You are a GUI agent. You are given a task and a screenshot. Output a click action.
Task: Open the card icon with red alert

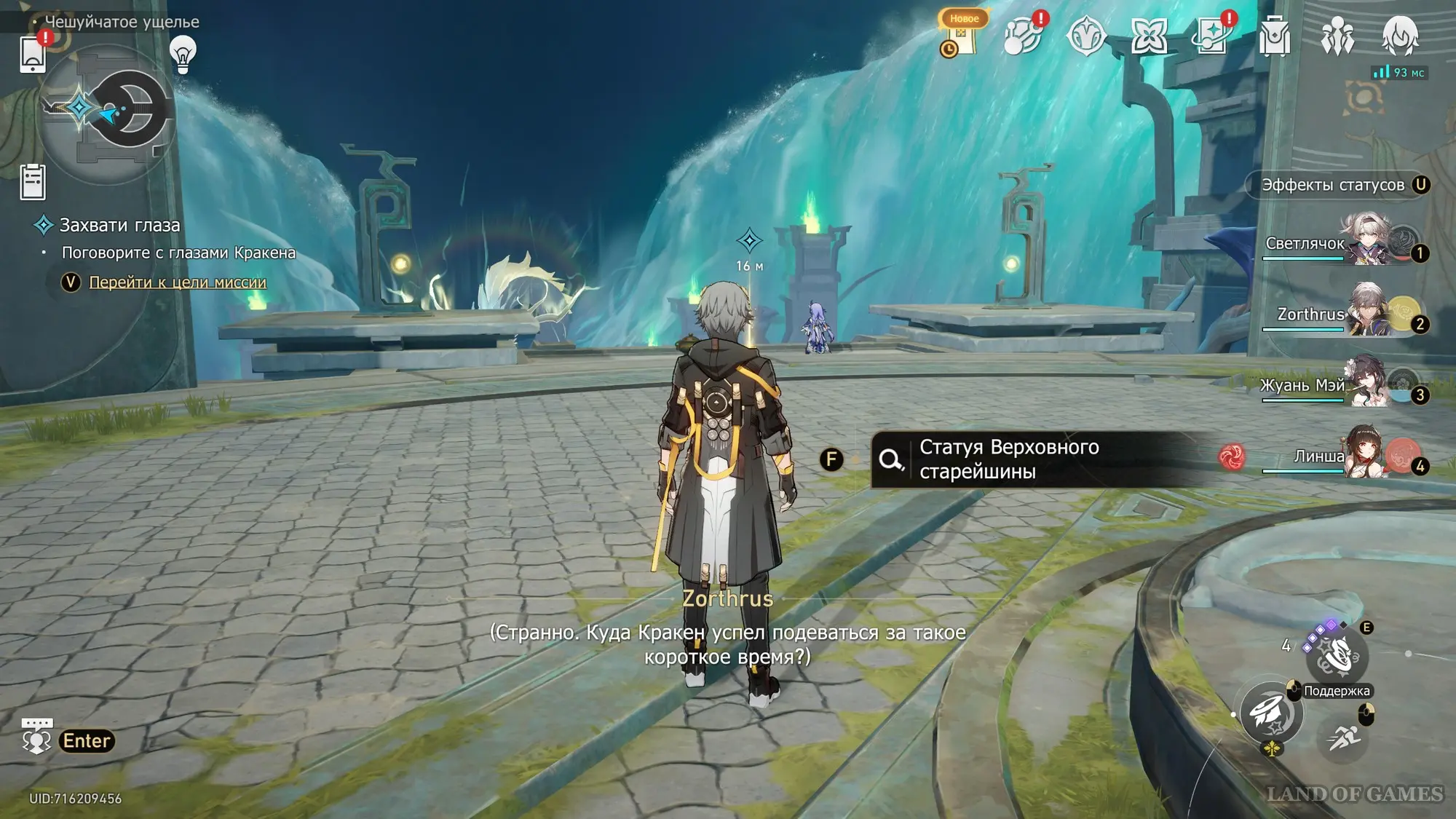(1211, 36)
